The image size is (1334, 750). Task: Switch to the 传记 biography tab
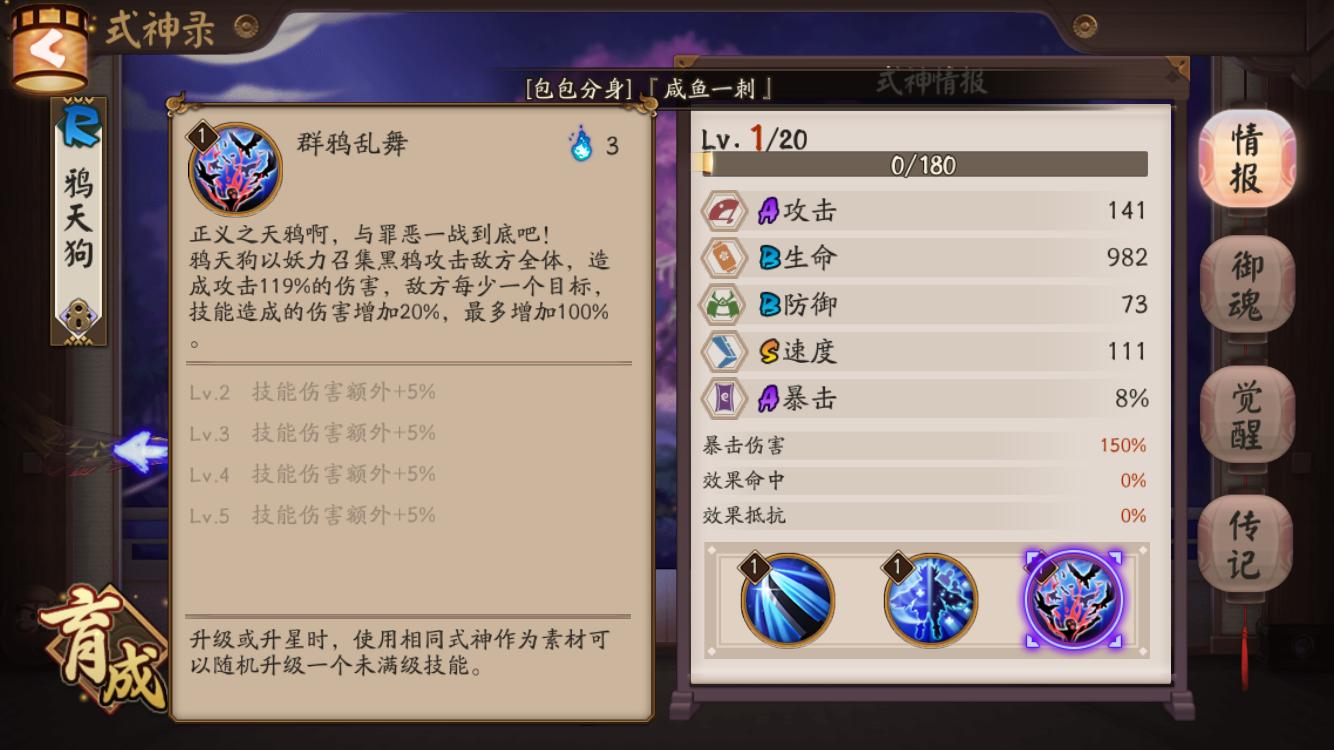tap(1243, 533)
